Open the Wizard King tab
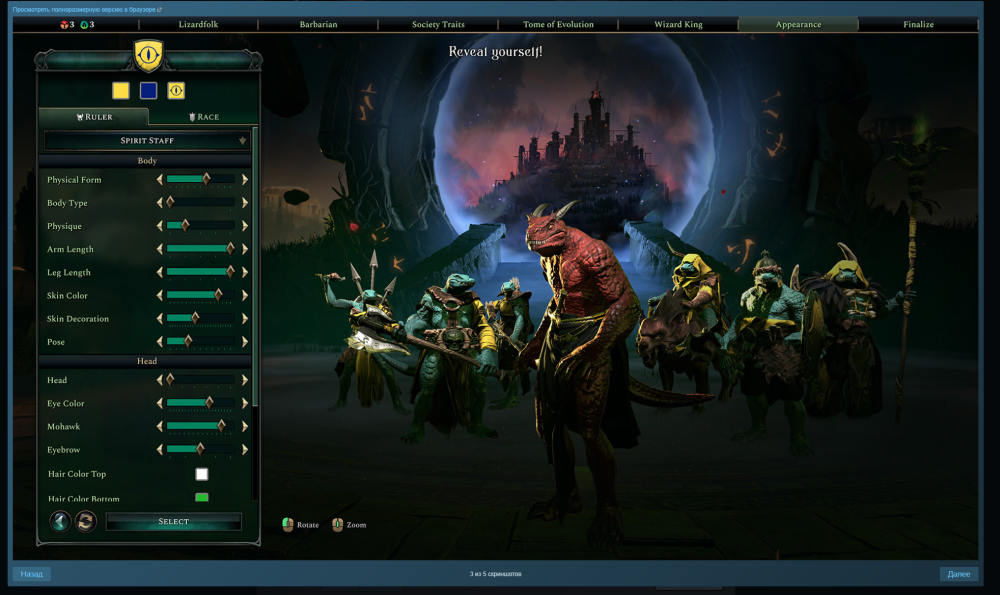Image resolution: width=1000 pixels, height=595 pixels. click(678, 24)
